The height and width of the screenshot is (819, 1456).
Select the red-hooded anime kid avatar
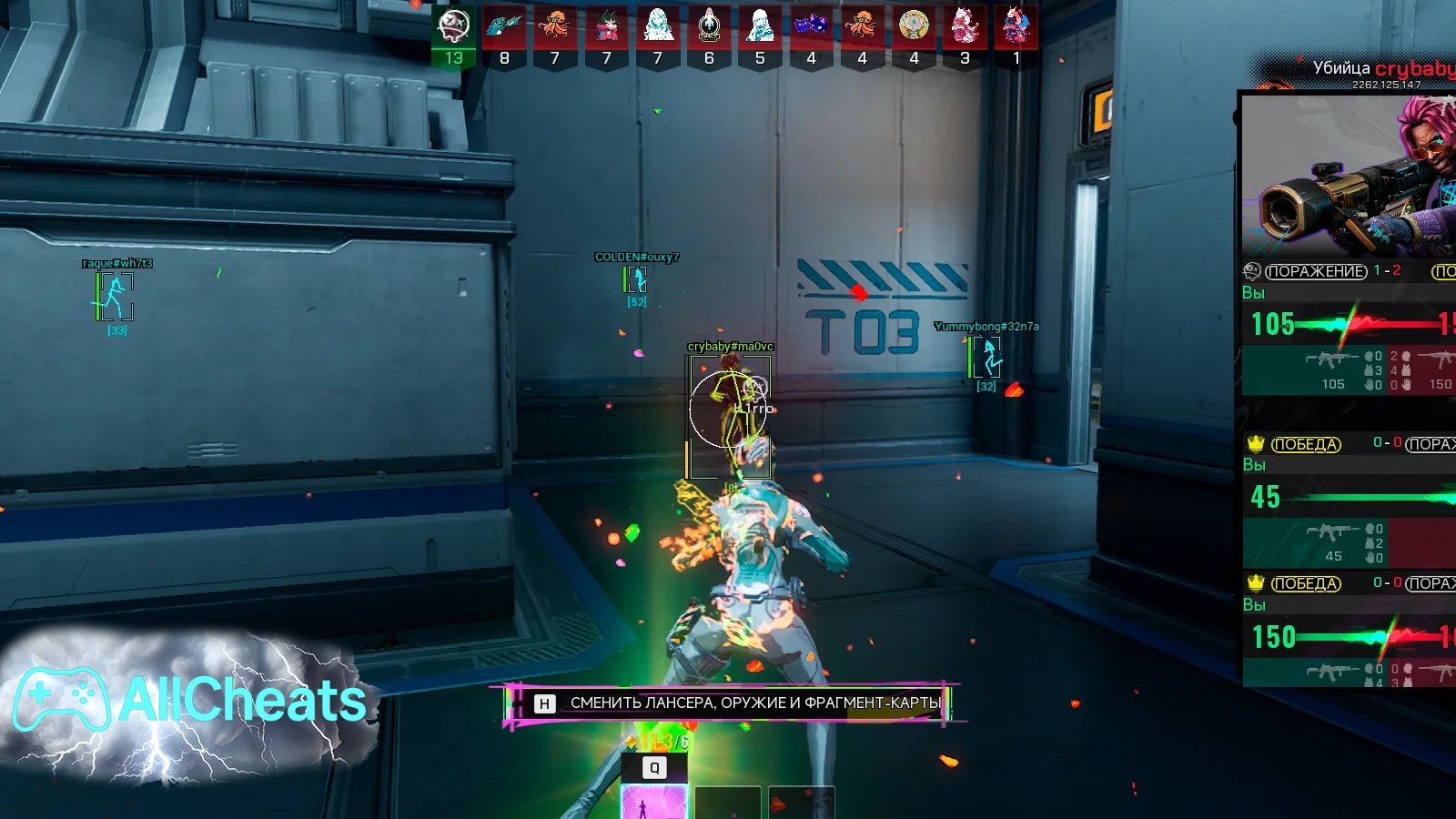coord(606,26)
